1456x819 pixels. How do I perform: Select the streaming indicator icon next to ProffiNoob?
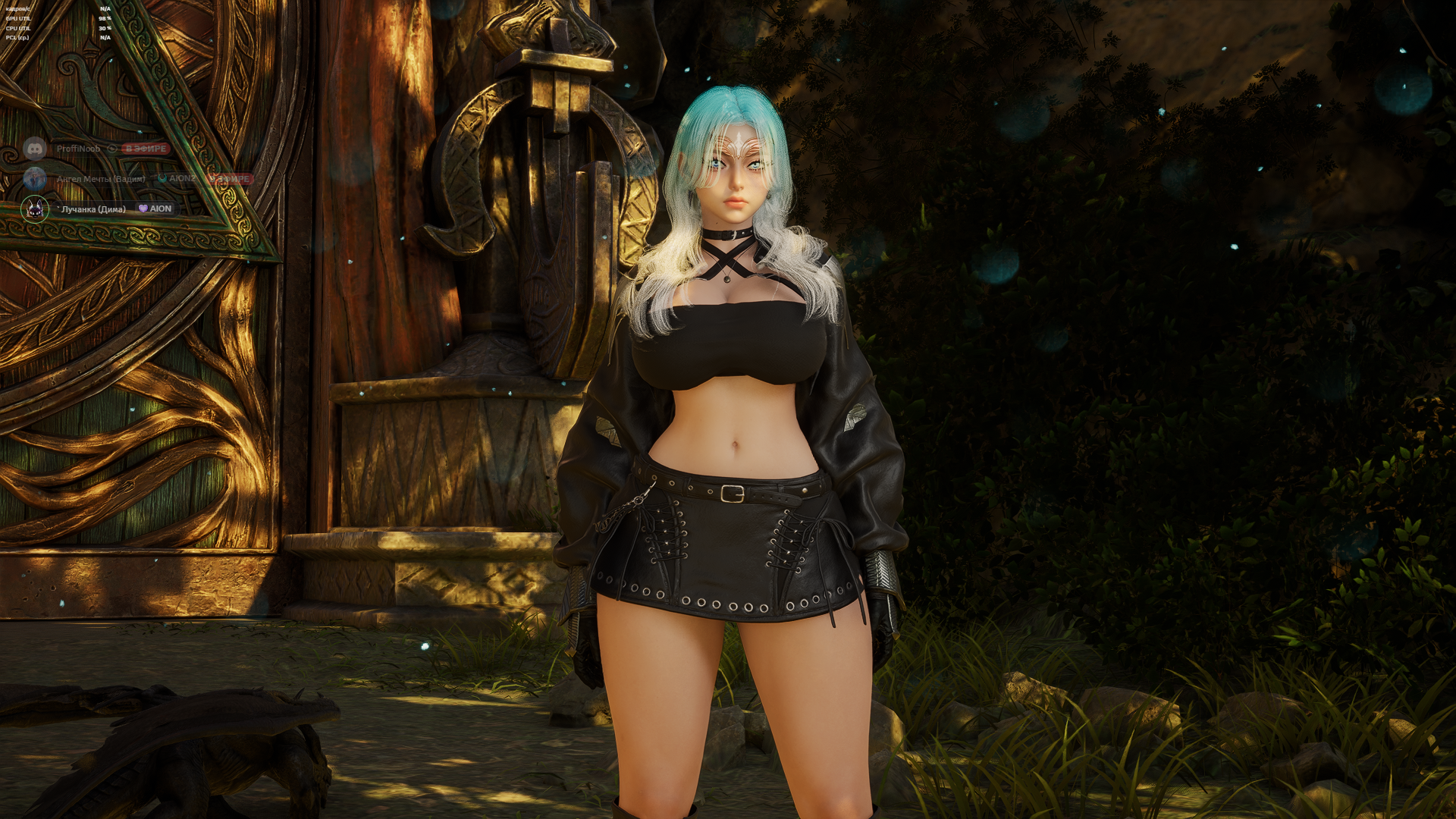click(x=111, y=148)
